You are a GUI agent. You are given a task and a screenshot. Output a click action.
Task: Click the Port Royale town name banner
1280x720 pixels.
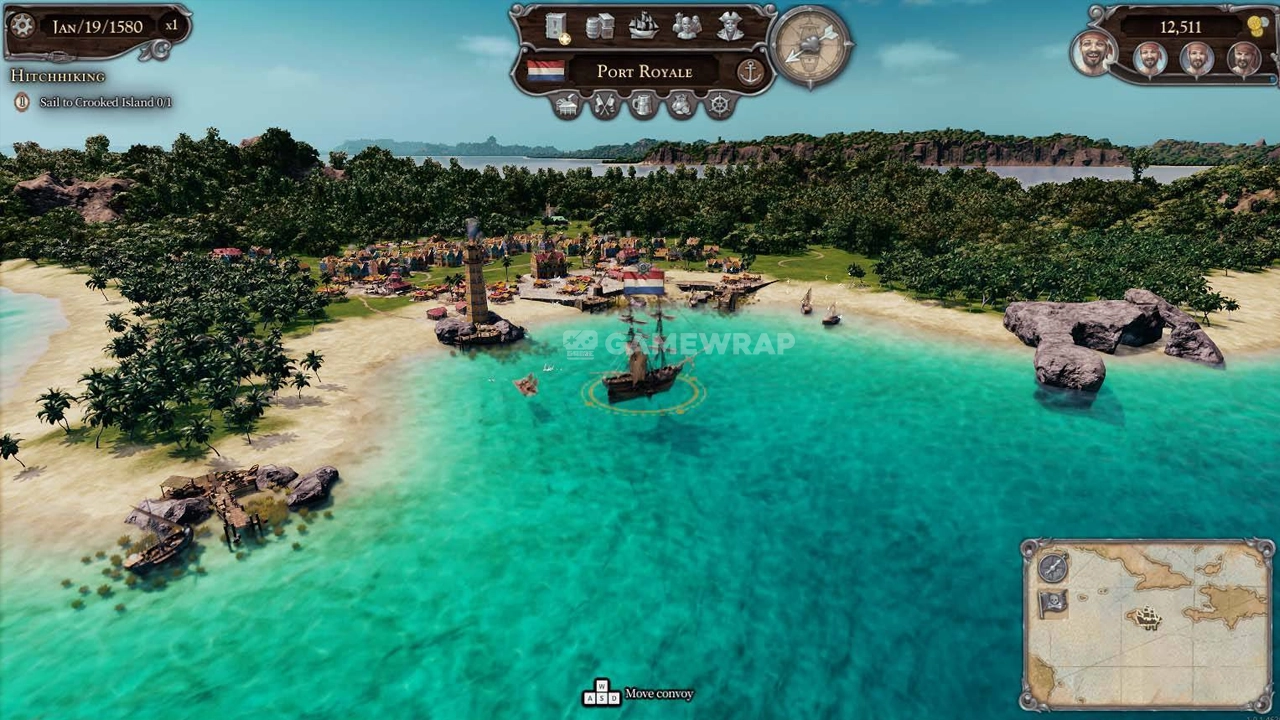644,71
